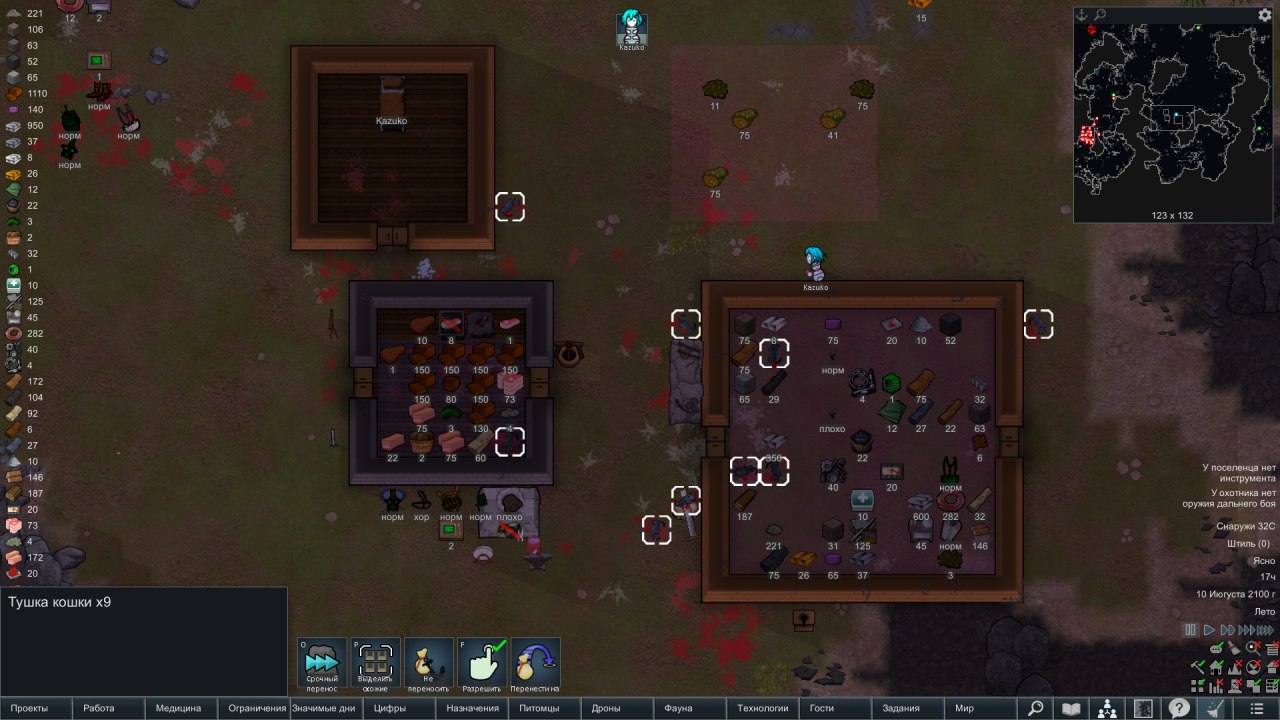
Task: Click the Выделить схожие command
Action: pyautogui.click(x=375, y=664)
